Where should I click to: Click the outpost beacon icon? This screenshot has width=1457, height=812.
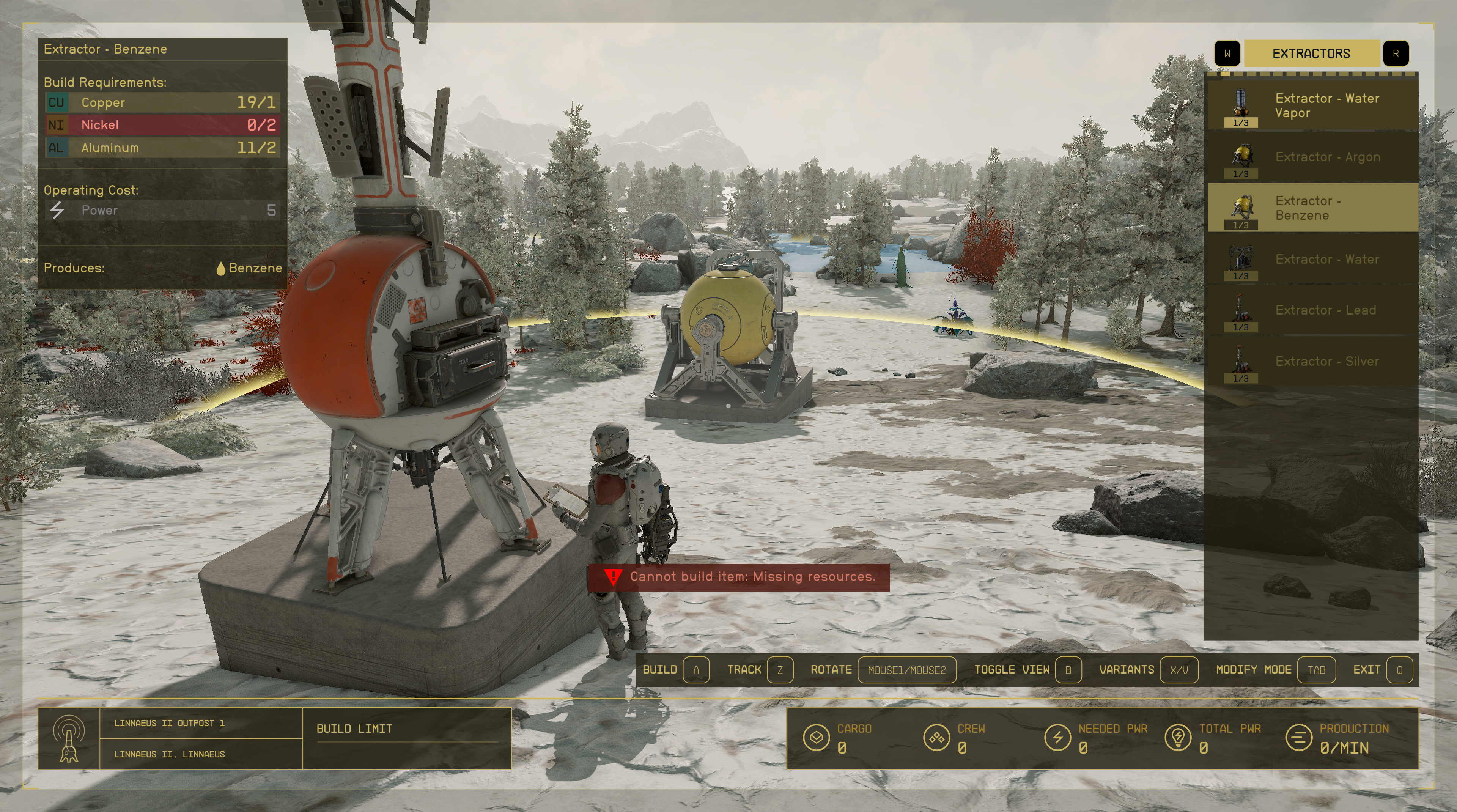69,738
